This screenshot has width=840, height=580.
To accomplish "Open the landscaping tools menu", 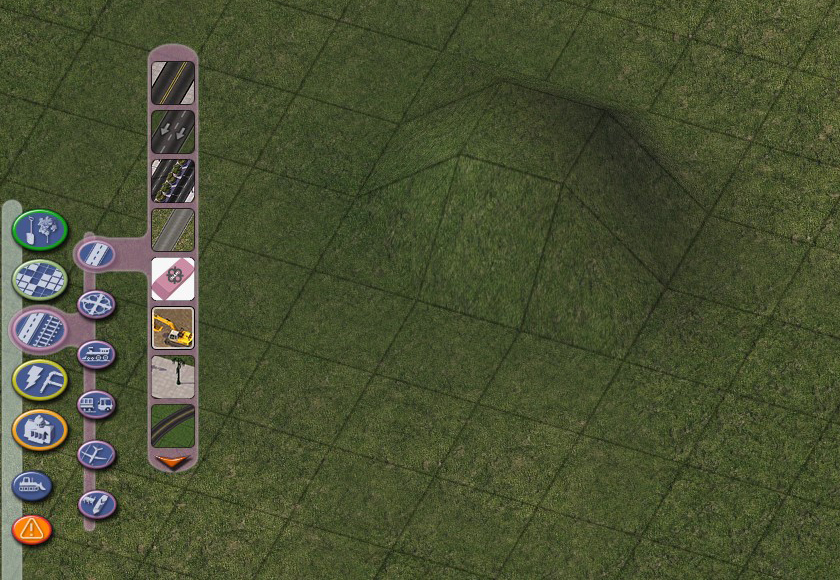I will point(39,229).
